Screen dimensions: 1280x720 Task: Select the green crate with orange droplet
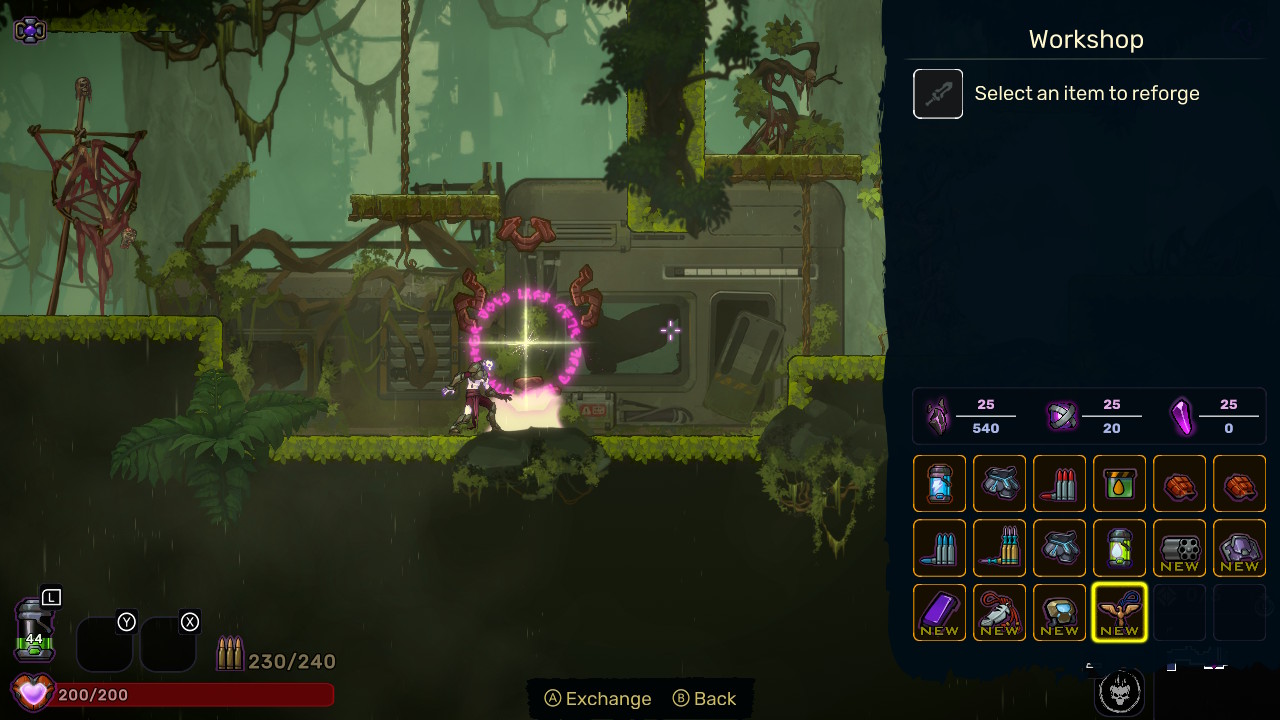[1119, 483]
